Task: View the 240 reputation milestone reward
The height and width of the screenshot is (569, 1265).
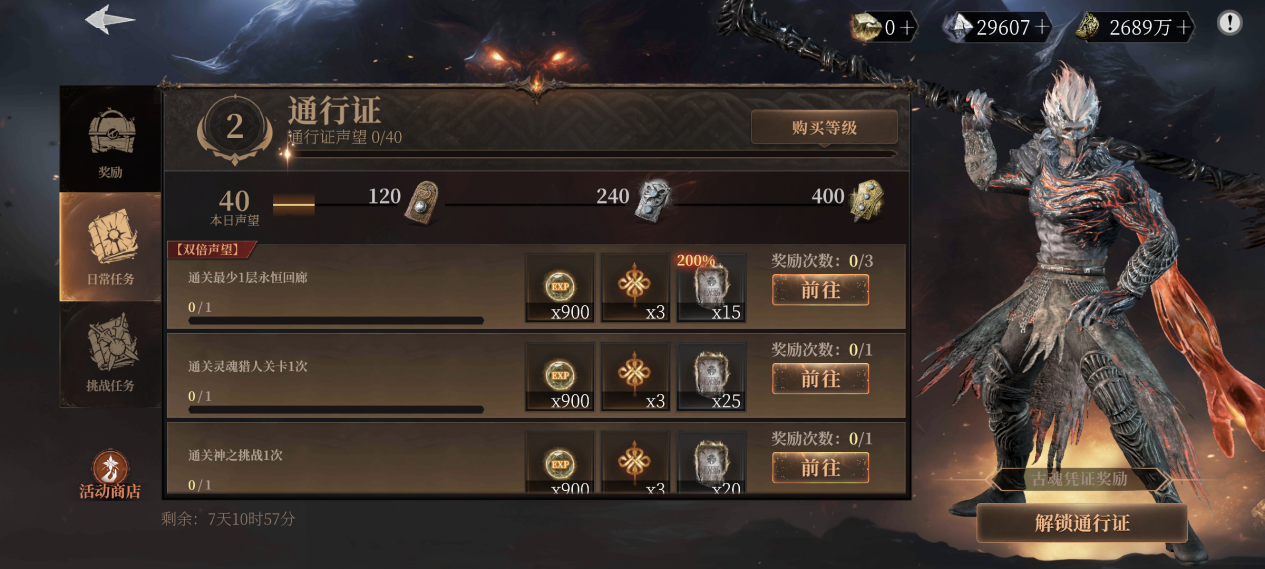Action: 653,198
